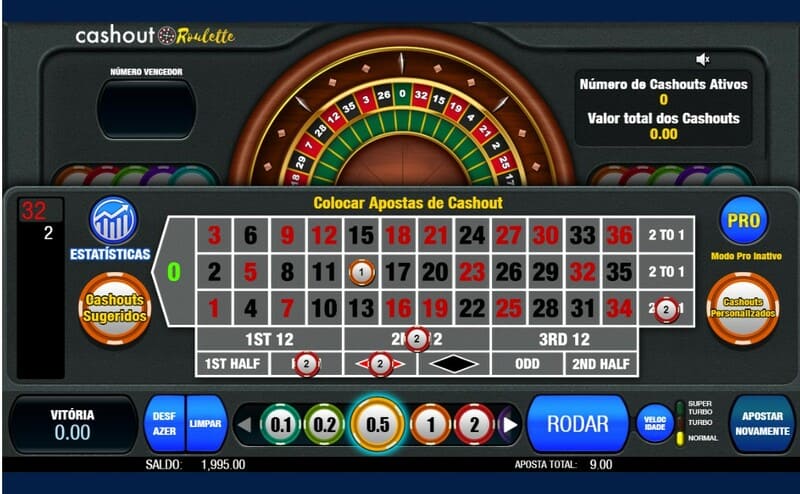
Task: Show lower chip values with the left arrow
Action: tap(243, 425)
